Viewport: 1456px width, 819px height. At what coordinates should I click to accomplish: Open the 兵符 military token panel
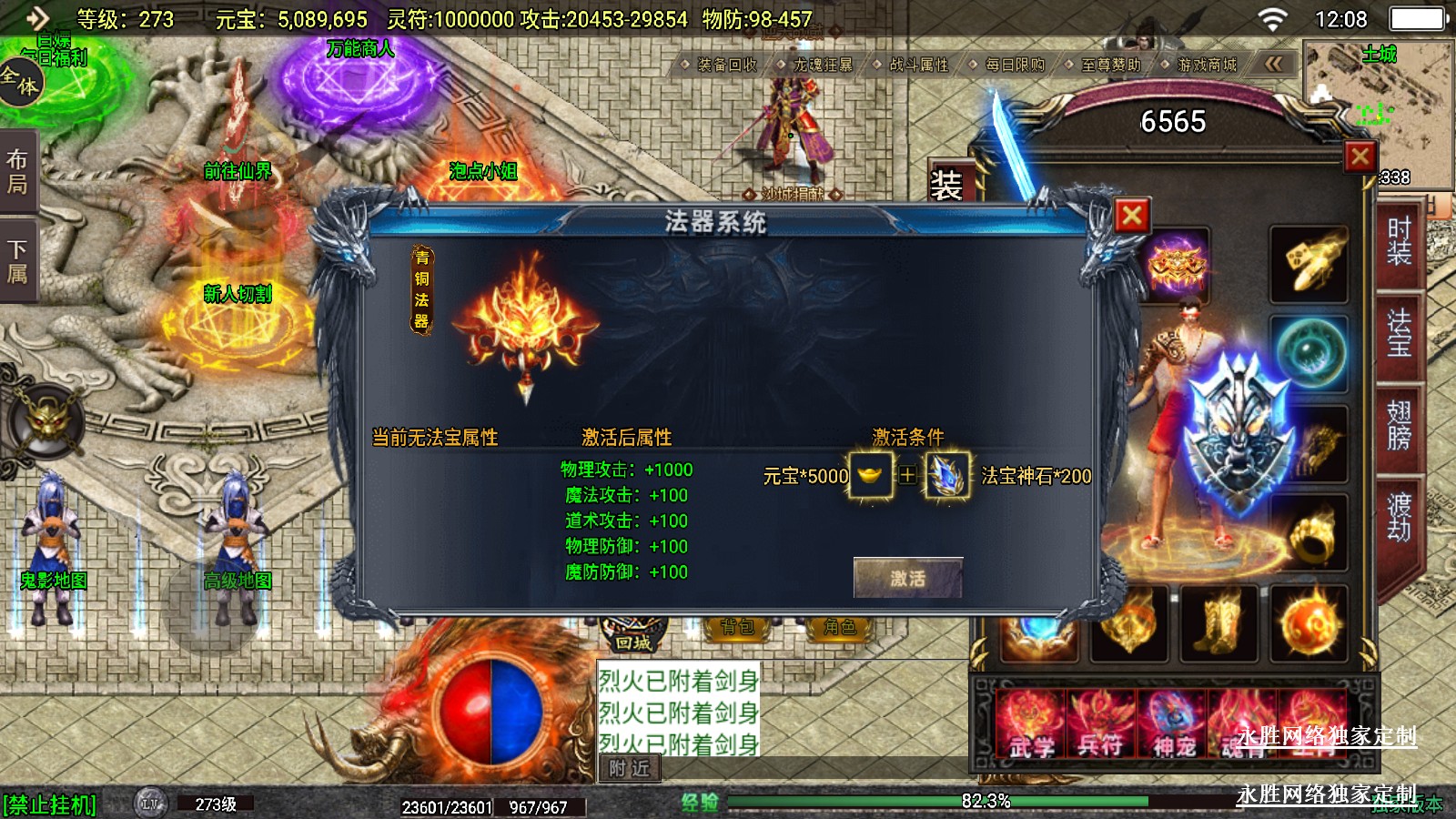[1102, 725]
